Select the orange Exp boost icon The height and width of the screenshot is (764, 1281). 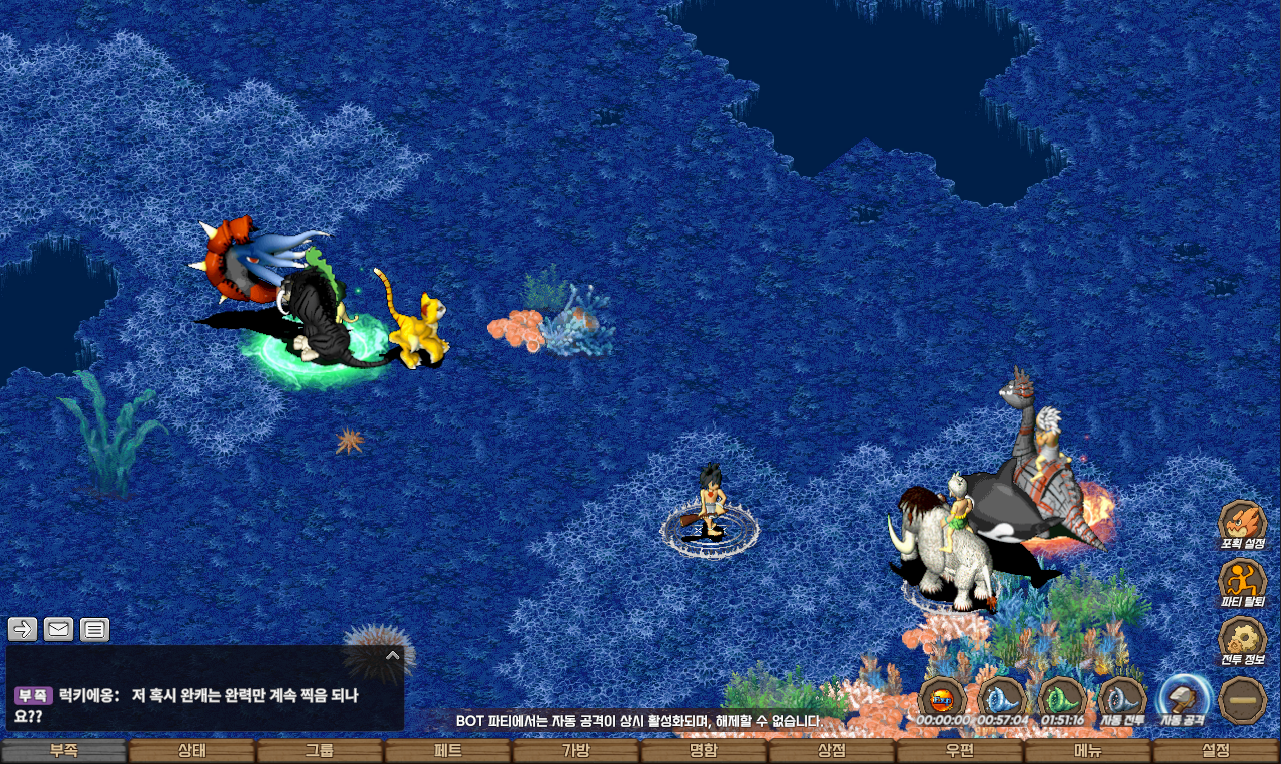tap(942, 699)
